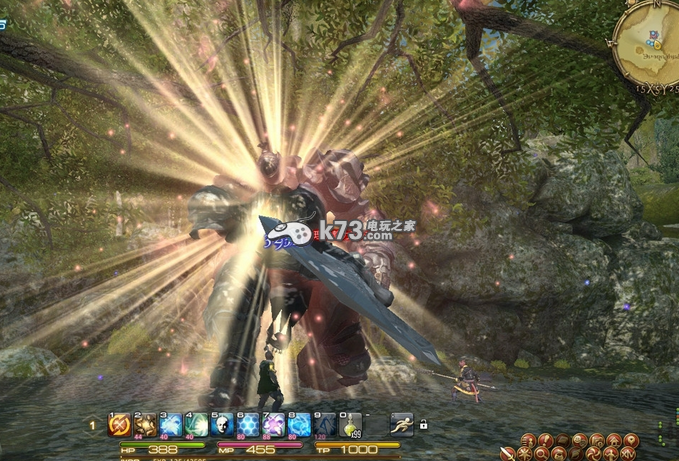This screenshot has height=461, width=679.
Task: Use the green potion in slot 0
Action: tap(349, 425)
